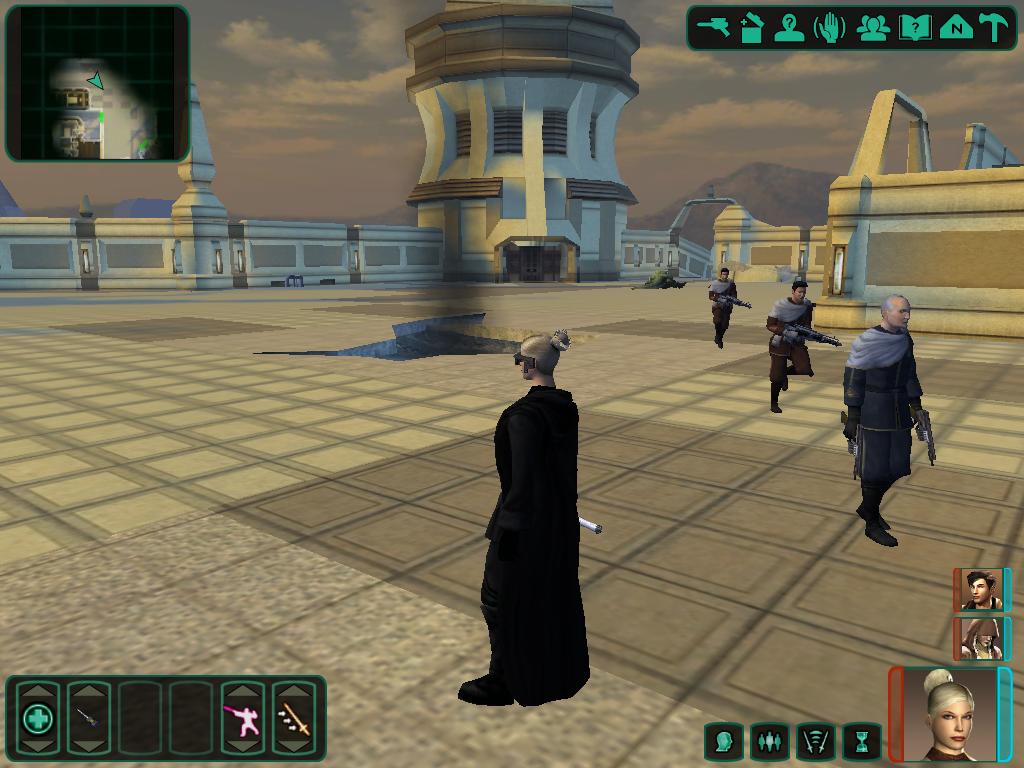Screen dimensions: 1024x768
Task: Open the equipment screen via blaster icon
Action: [715, 28]
